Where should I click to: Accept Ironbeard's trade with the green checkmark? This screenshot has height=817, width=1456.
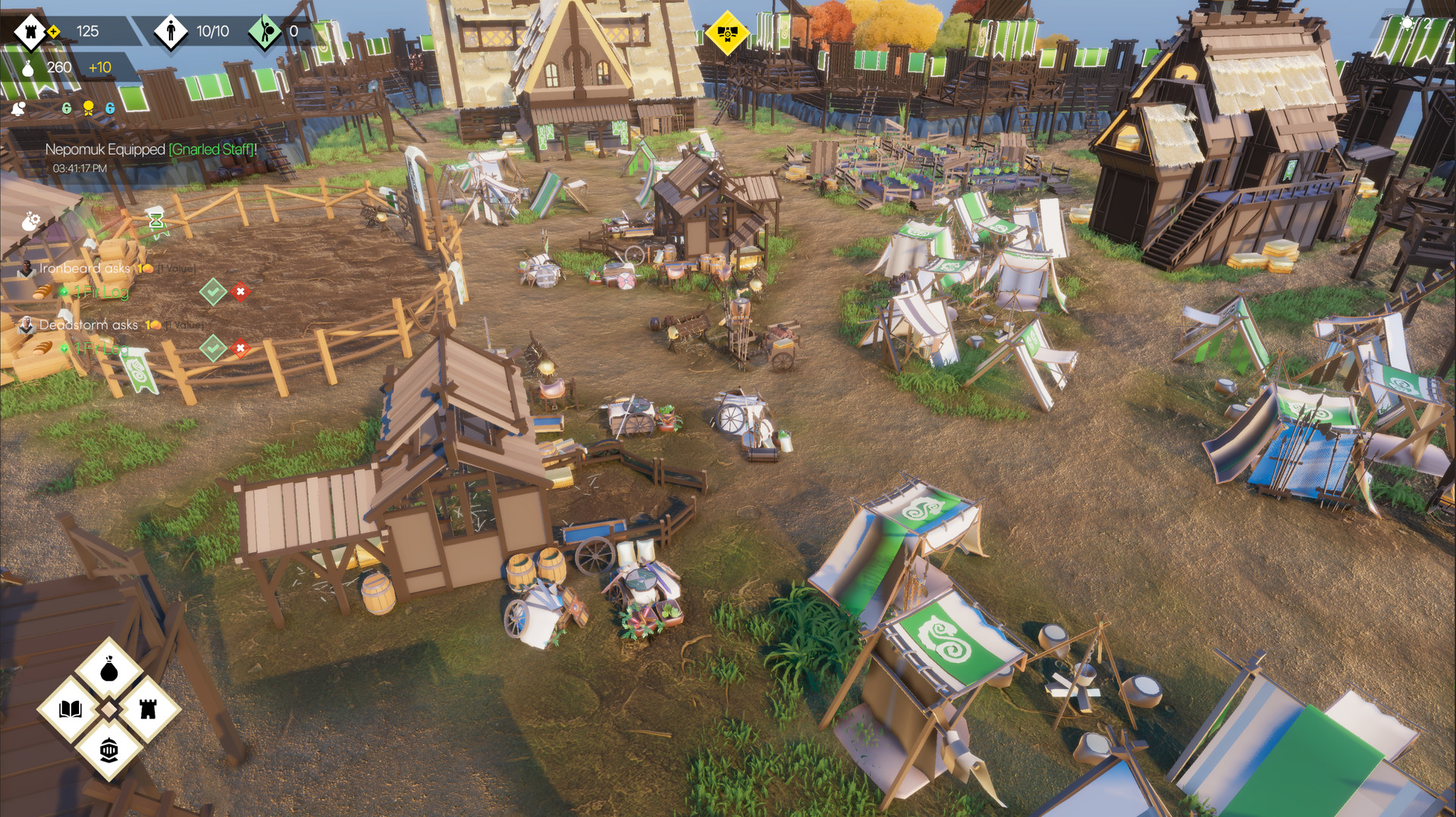tap(213, 292)
